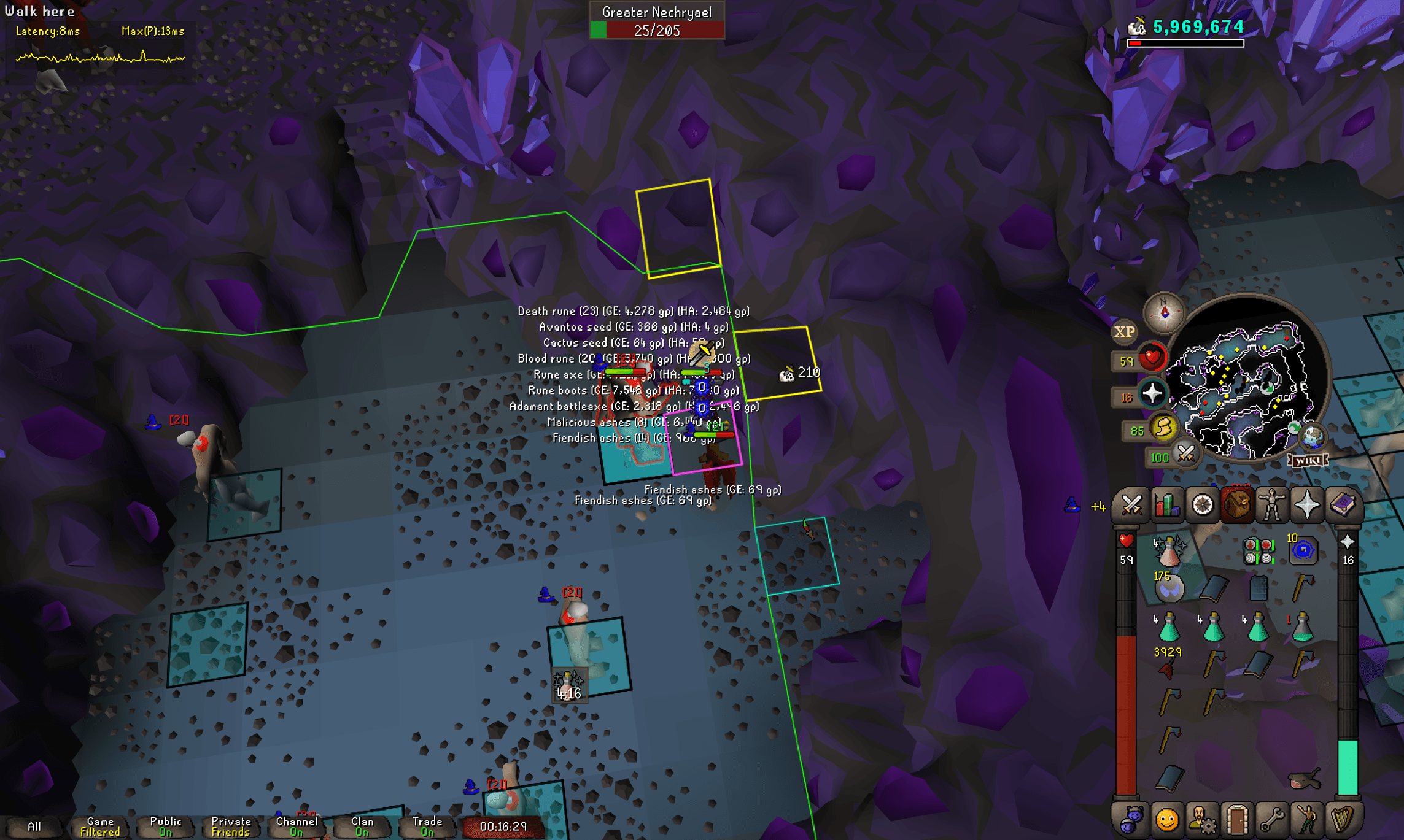Change the Game chat filter from Filtered
The height and width of the screenshot is (840, 1404).
click(x=99, y=825)
